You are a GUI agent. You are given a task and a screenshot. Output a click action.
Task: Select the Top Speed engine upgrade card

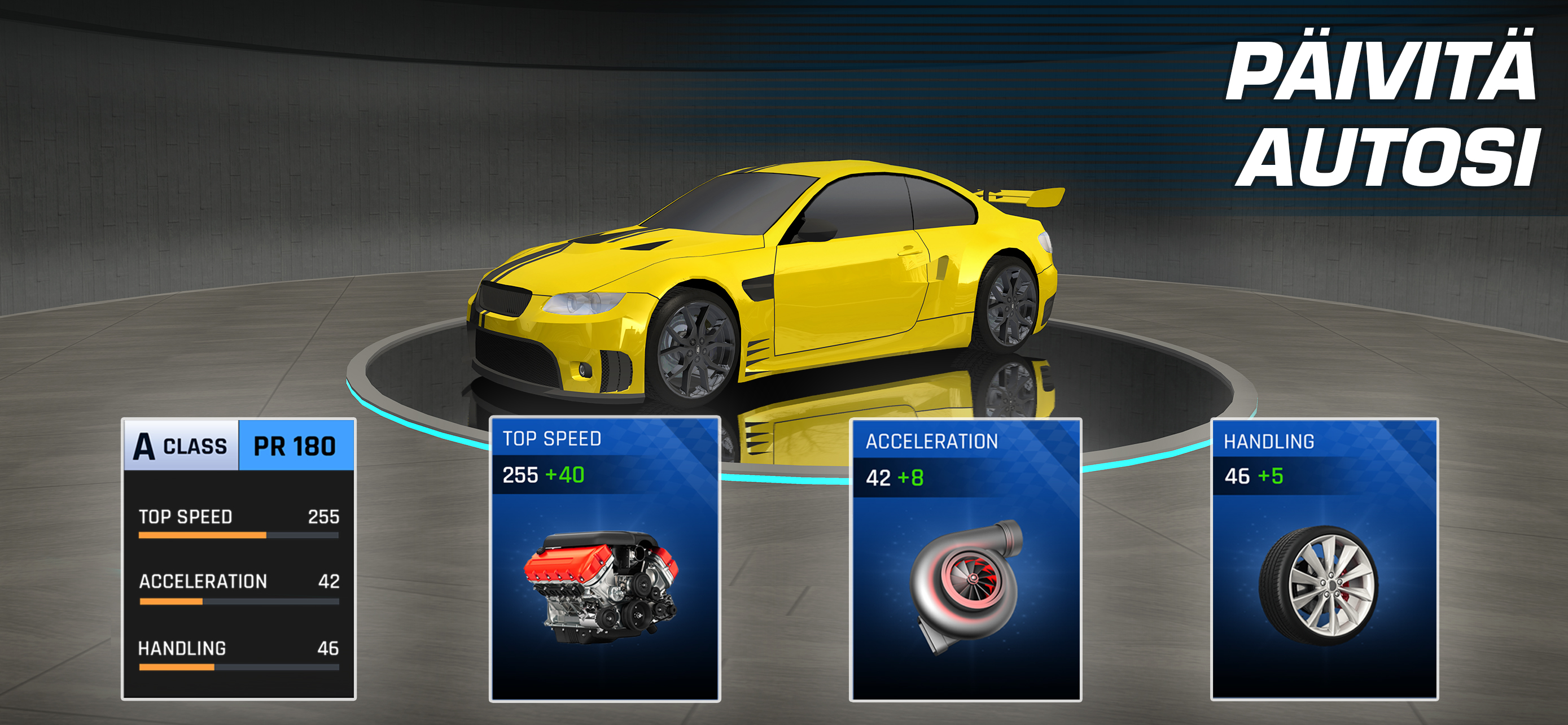pyautogui.click(x=605, y=559)
